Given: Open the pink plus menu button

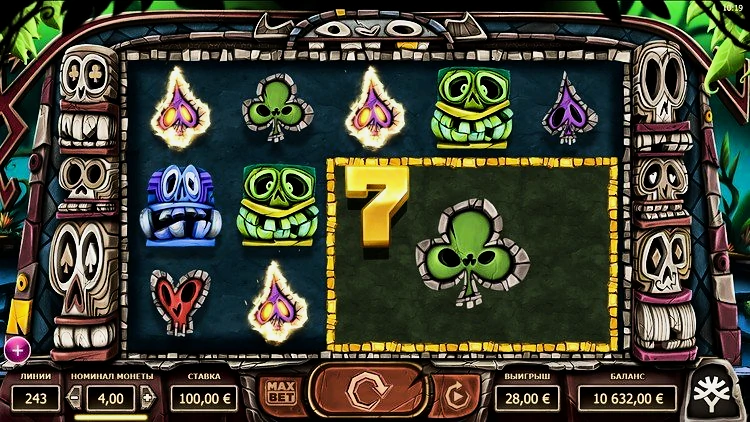Looking at the screenshot, I should (x=17, y=349).
